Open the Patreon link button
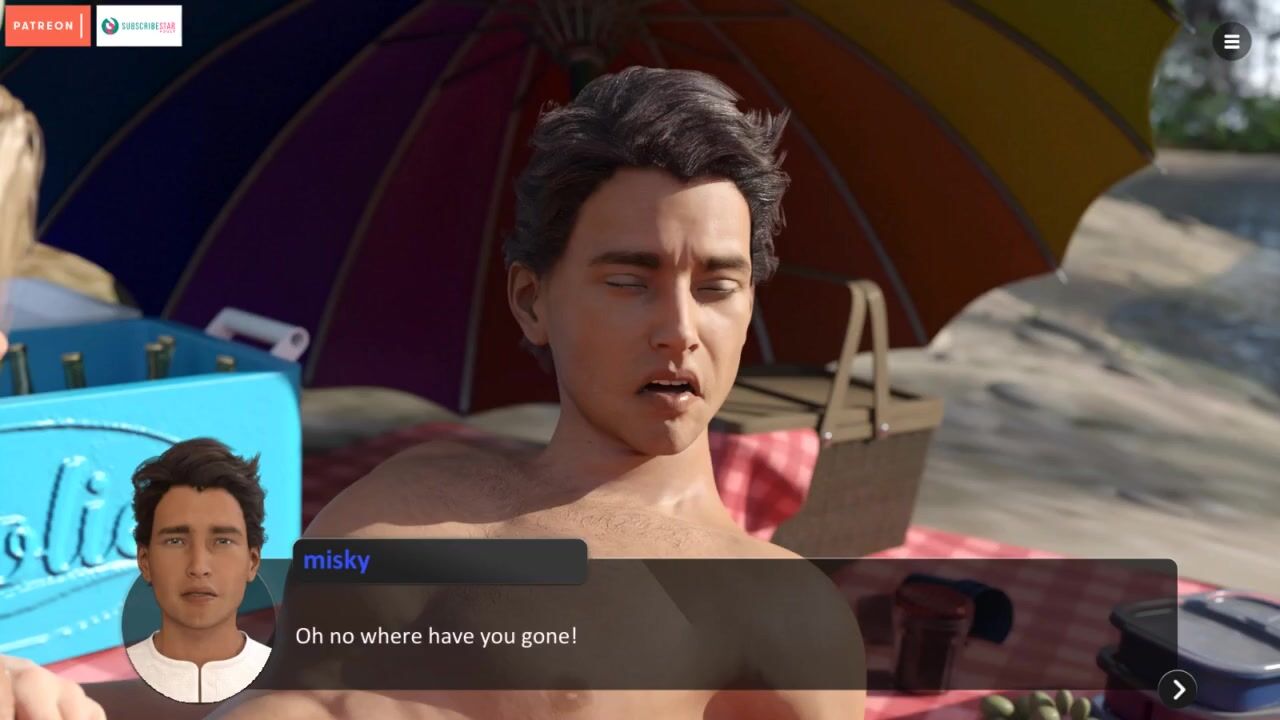Viewport: 1280px width, 720px height. tap(47, 26)
